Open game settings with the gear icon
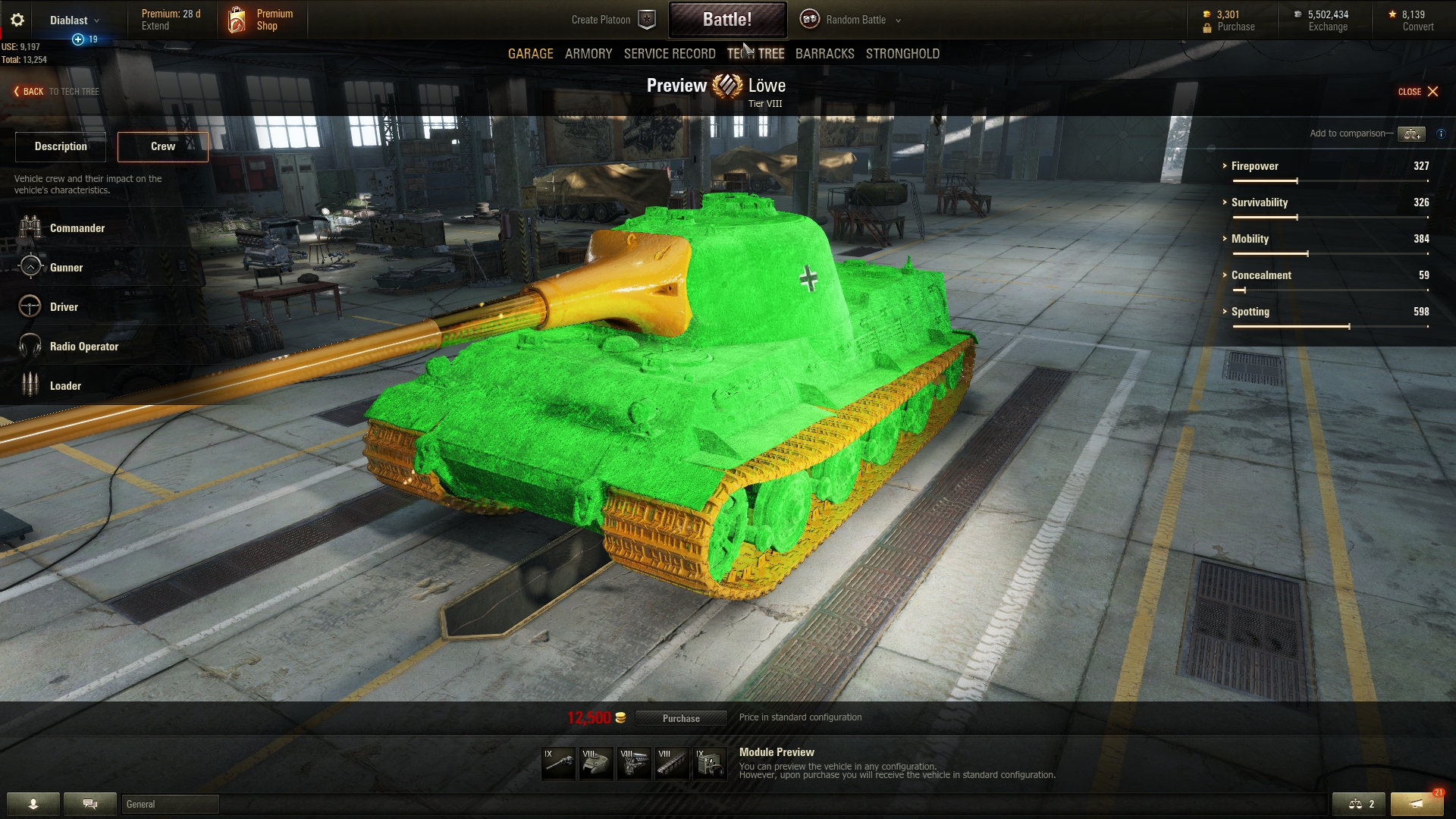The height and width of the screenshot is (819, 1456). tap(17, 20)
